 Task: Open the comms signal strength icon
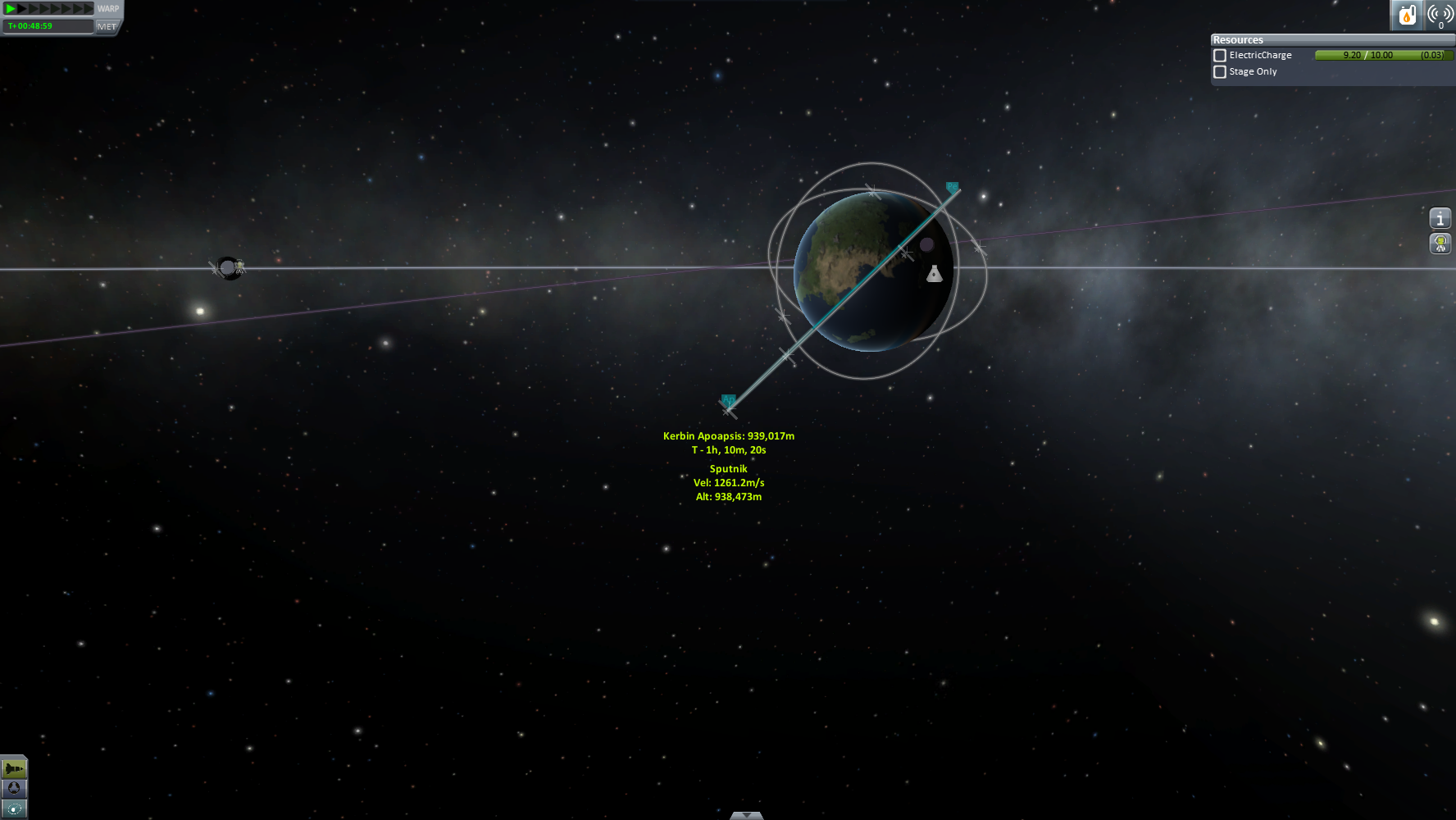click(x=1440, y=15)
